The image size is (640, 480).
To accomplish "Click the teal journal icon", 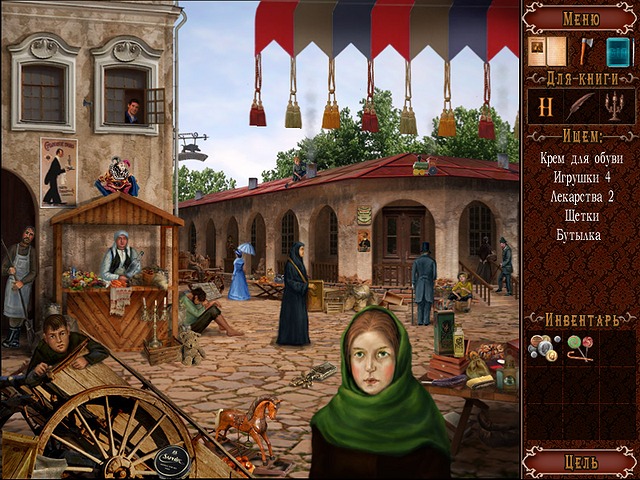I will (618, 51).
